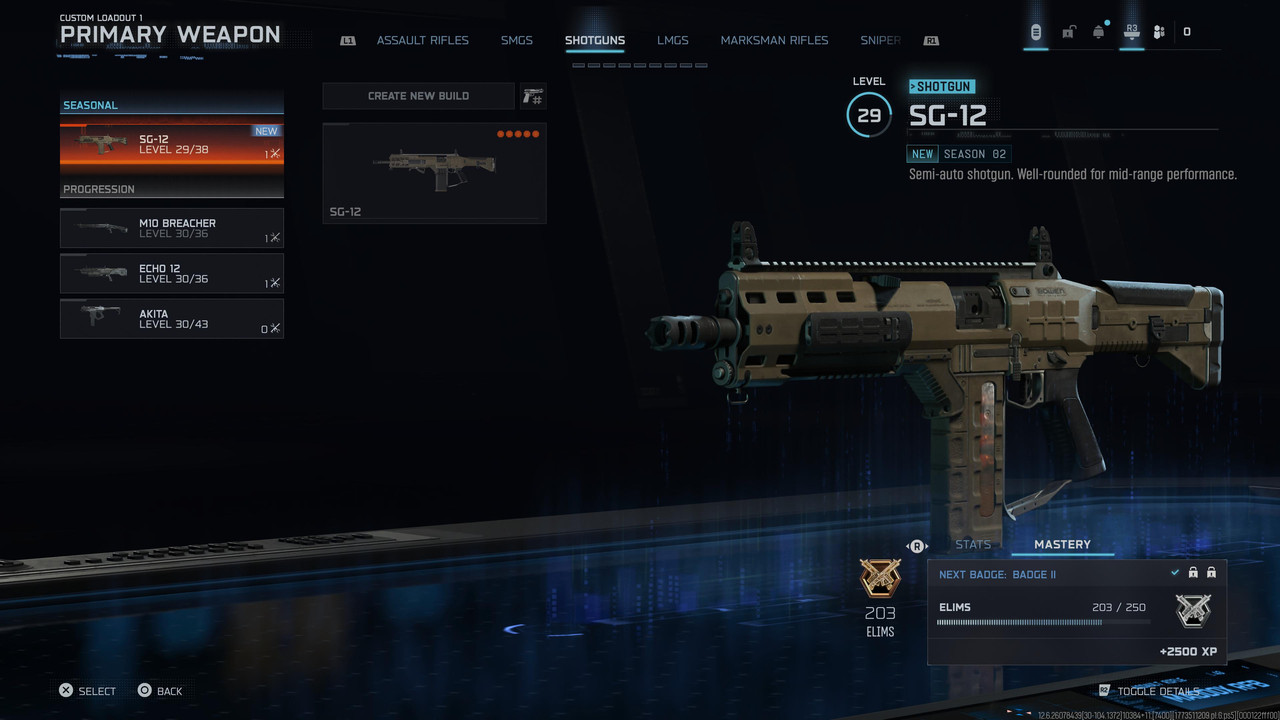Show the LMGs weapon list
Viewport: 1280px width, 720px height.
(673, 41)
